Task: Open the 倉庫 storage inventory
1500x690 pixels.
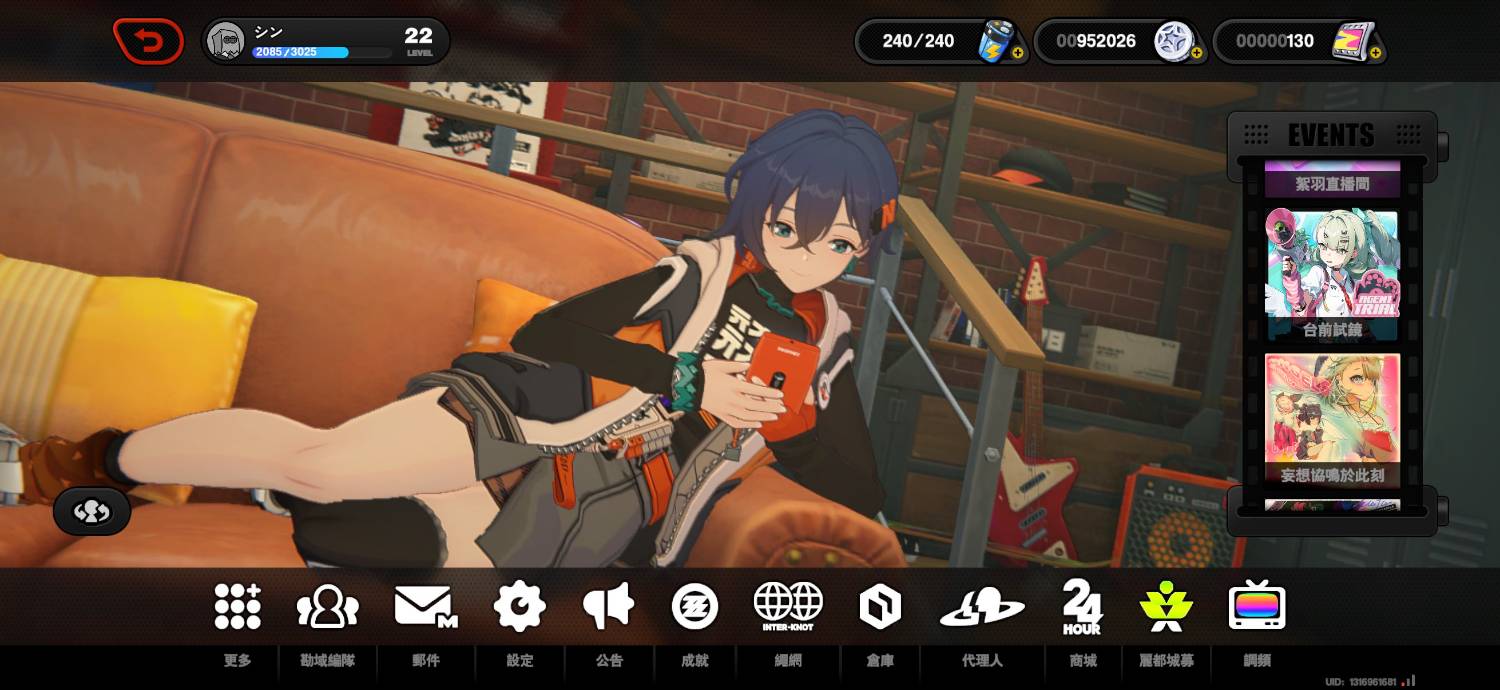Action: click(880, 606)
